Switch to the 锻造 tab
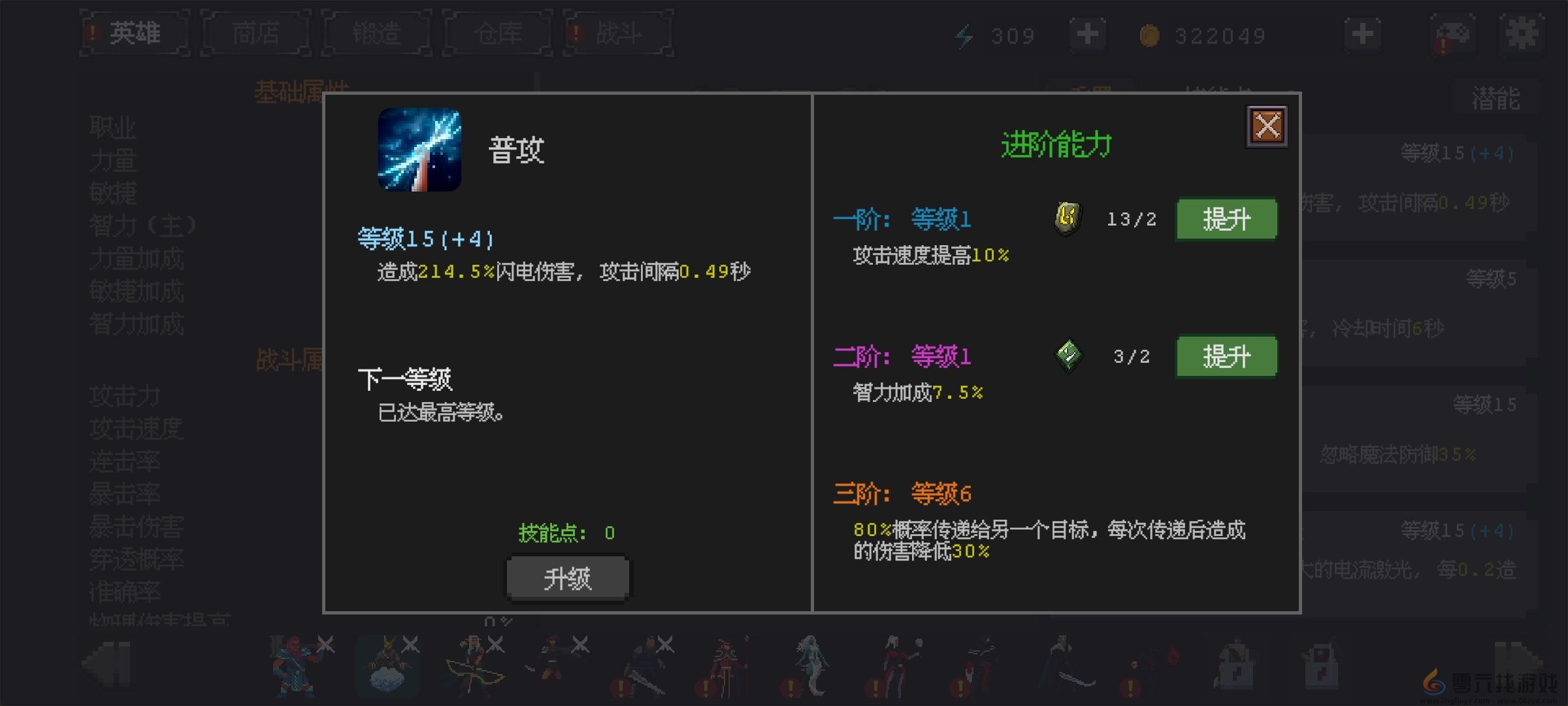The height and width of the screenshot is (706, 1568). pyautogui.click(x=376, y=34)
